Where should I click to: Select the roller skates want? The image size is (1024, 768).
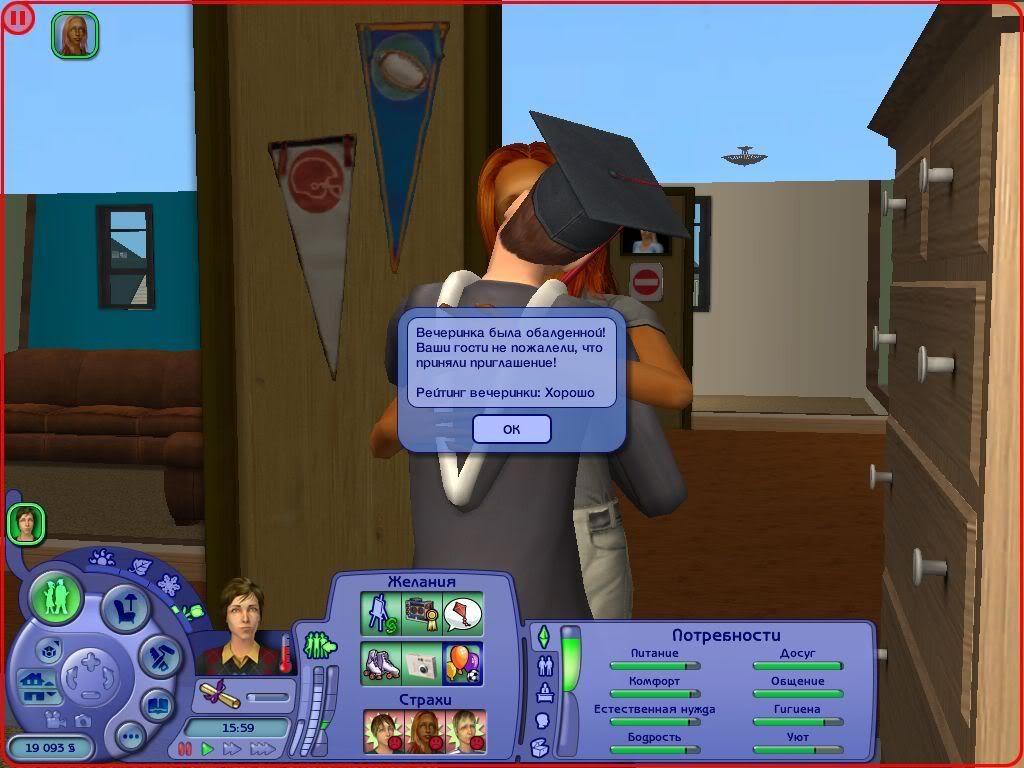(x=381, y=663)
